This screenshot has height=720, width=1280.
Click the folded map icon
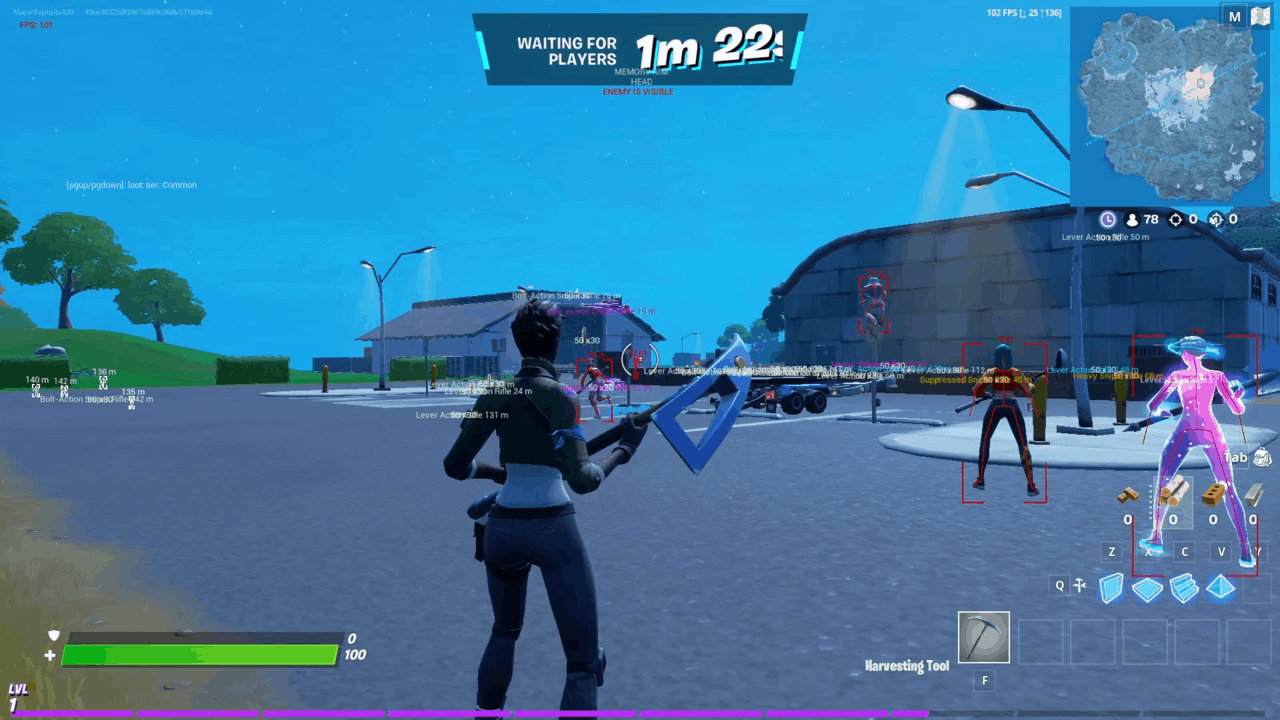[1260, 17]
